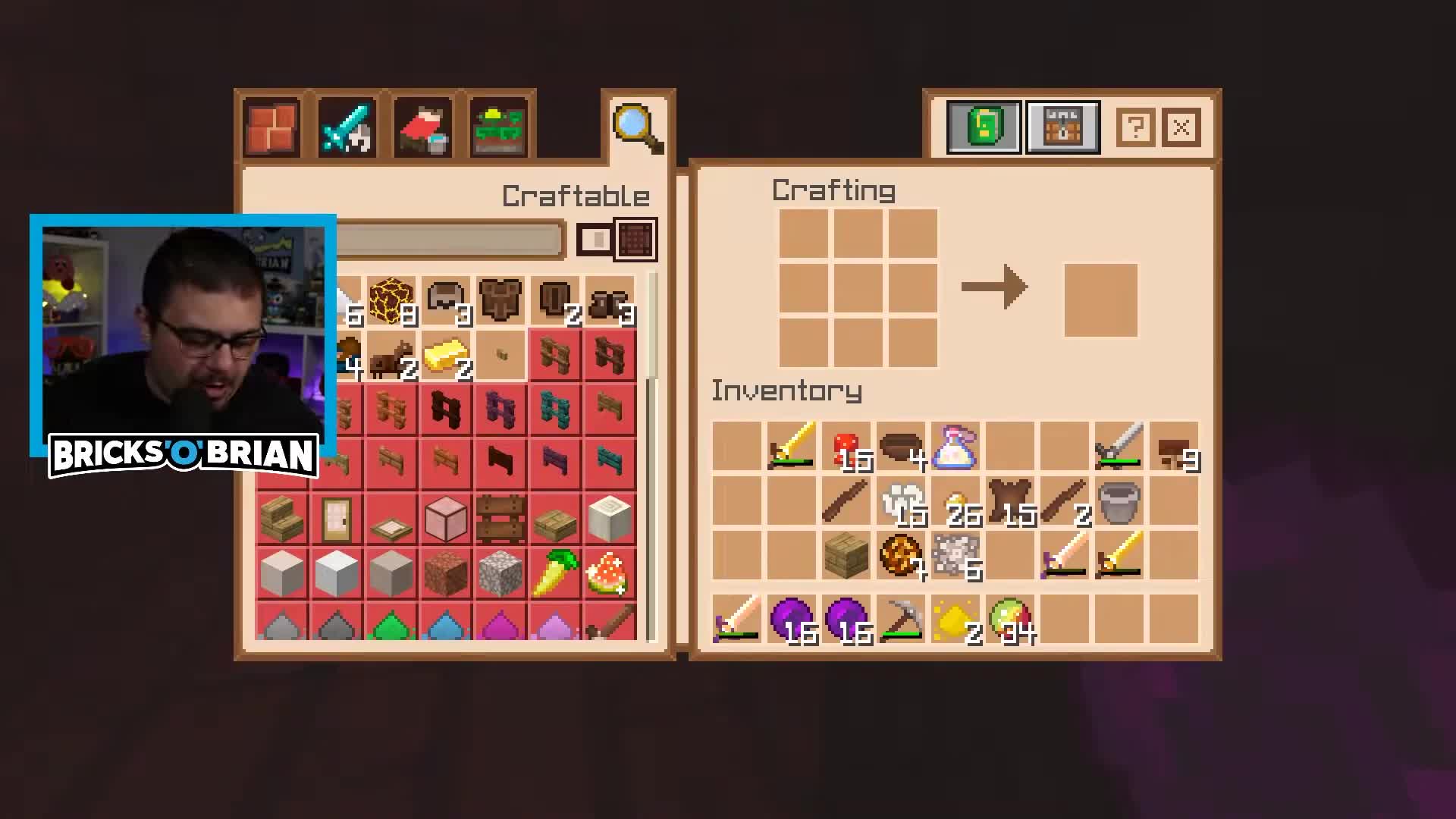Open the recipe search tab with magnifying glass
The height and width of the screenshot is (819, 1456).
point(635,125)
